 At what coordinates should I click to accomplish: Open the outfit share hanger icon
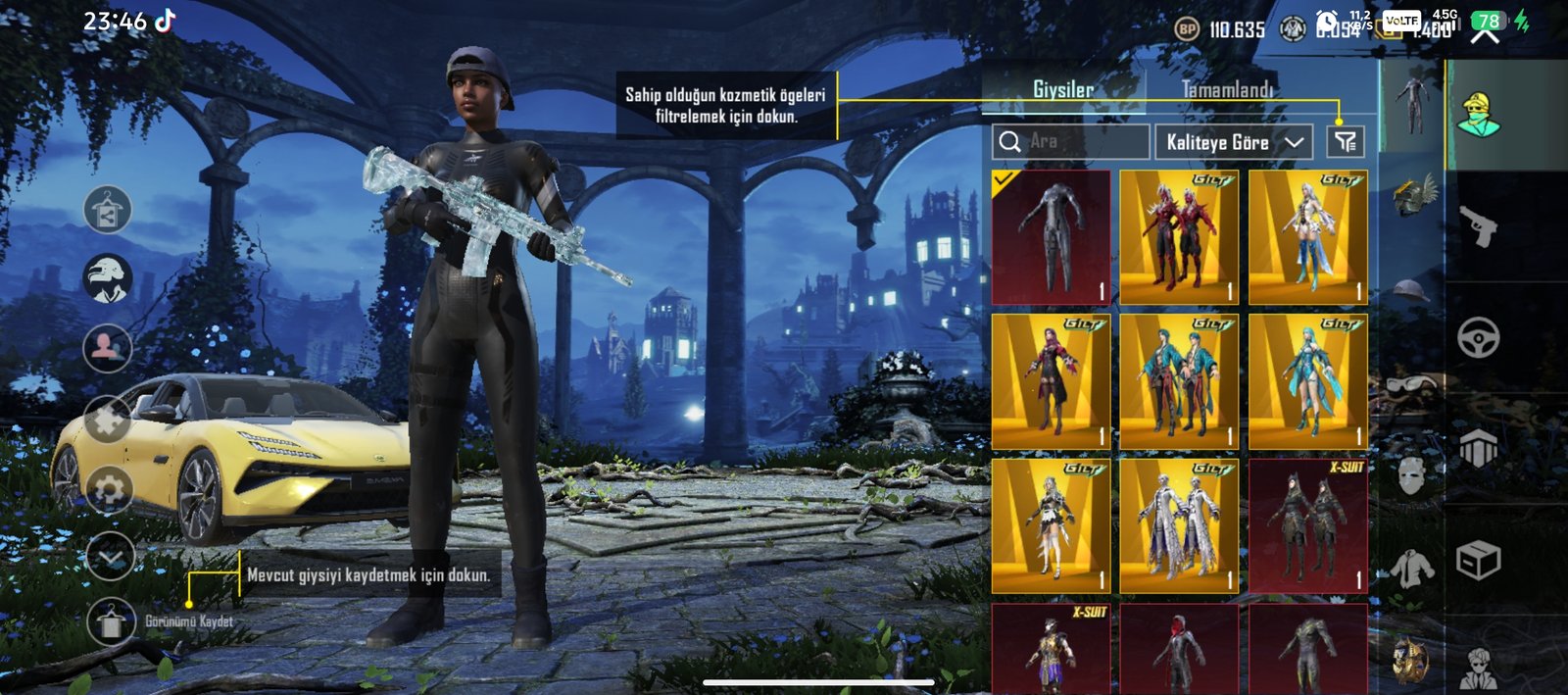click(108, 210)
